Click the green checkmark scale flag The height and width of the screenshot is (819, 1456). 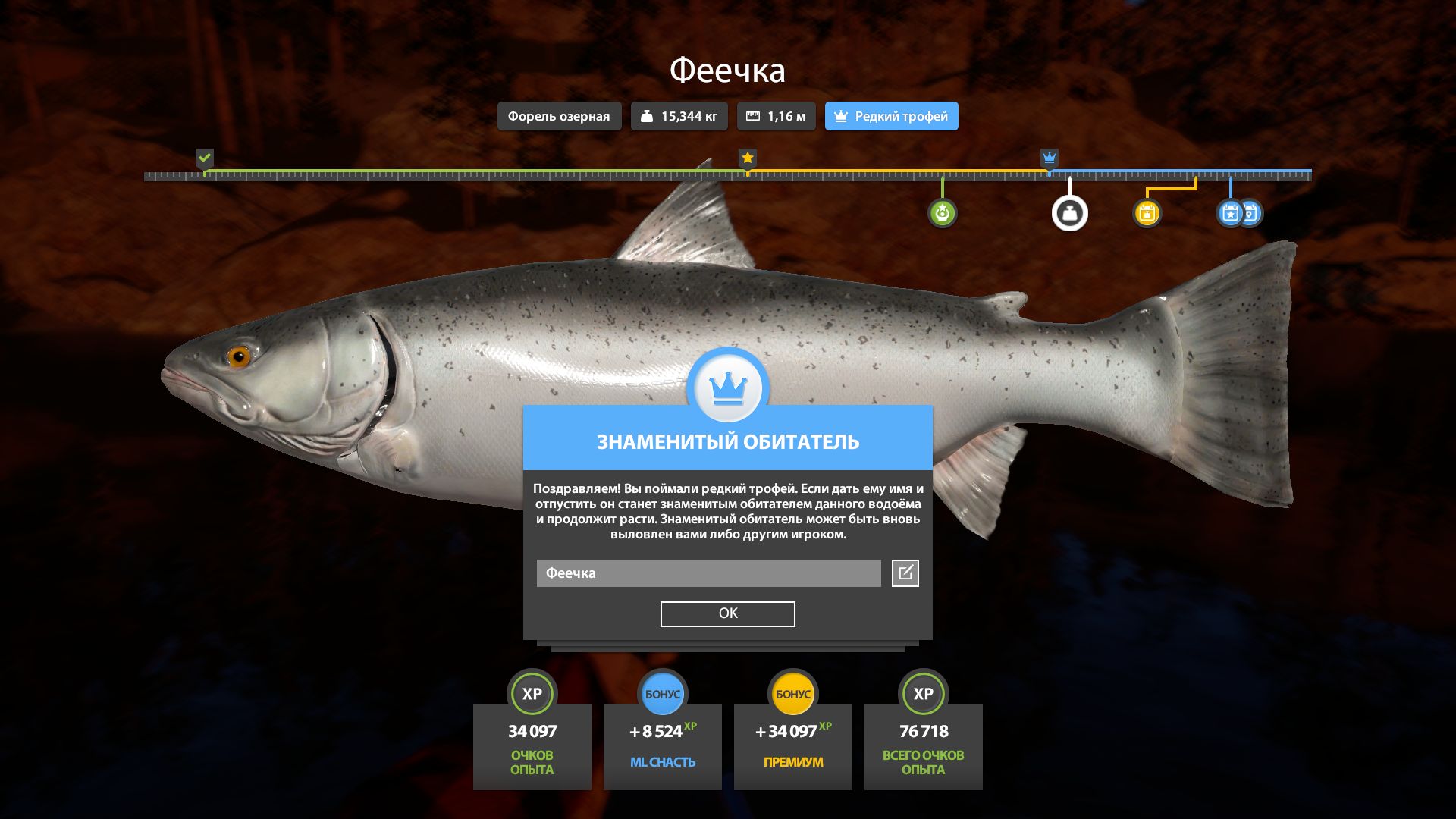[x=205, y=158]
